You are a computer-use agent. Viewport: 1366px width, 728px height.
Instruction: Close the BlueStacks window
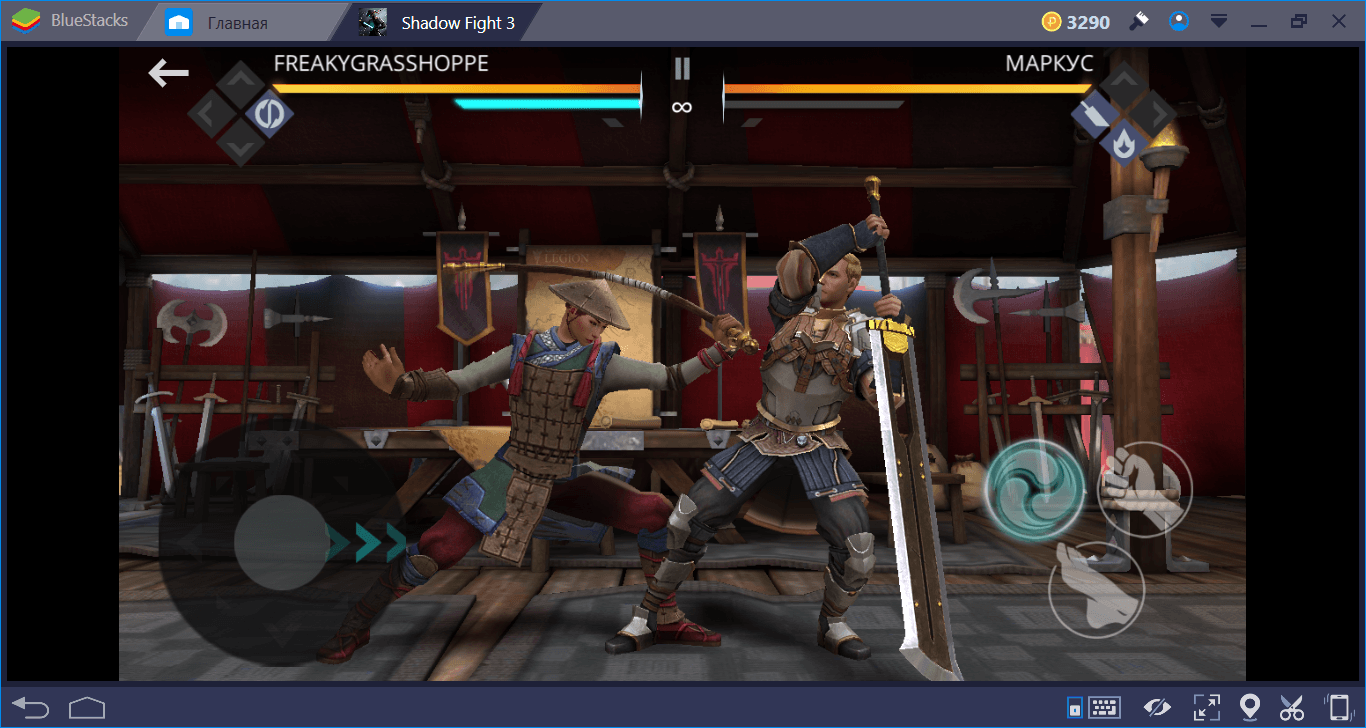pos(1339,21)
